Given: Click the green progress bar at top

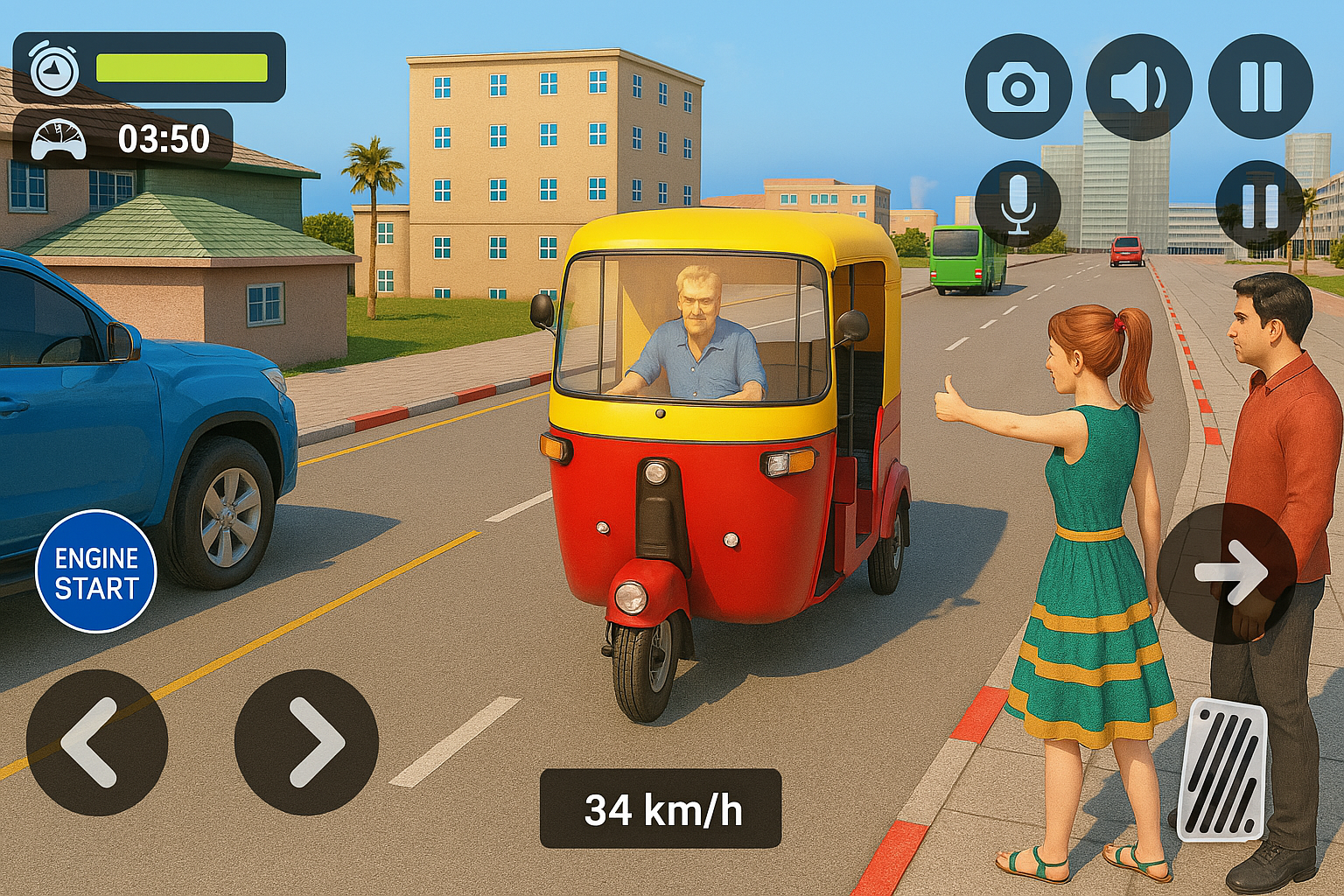Looking at the screenshot, I should [x=184, y=66].
